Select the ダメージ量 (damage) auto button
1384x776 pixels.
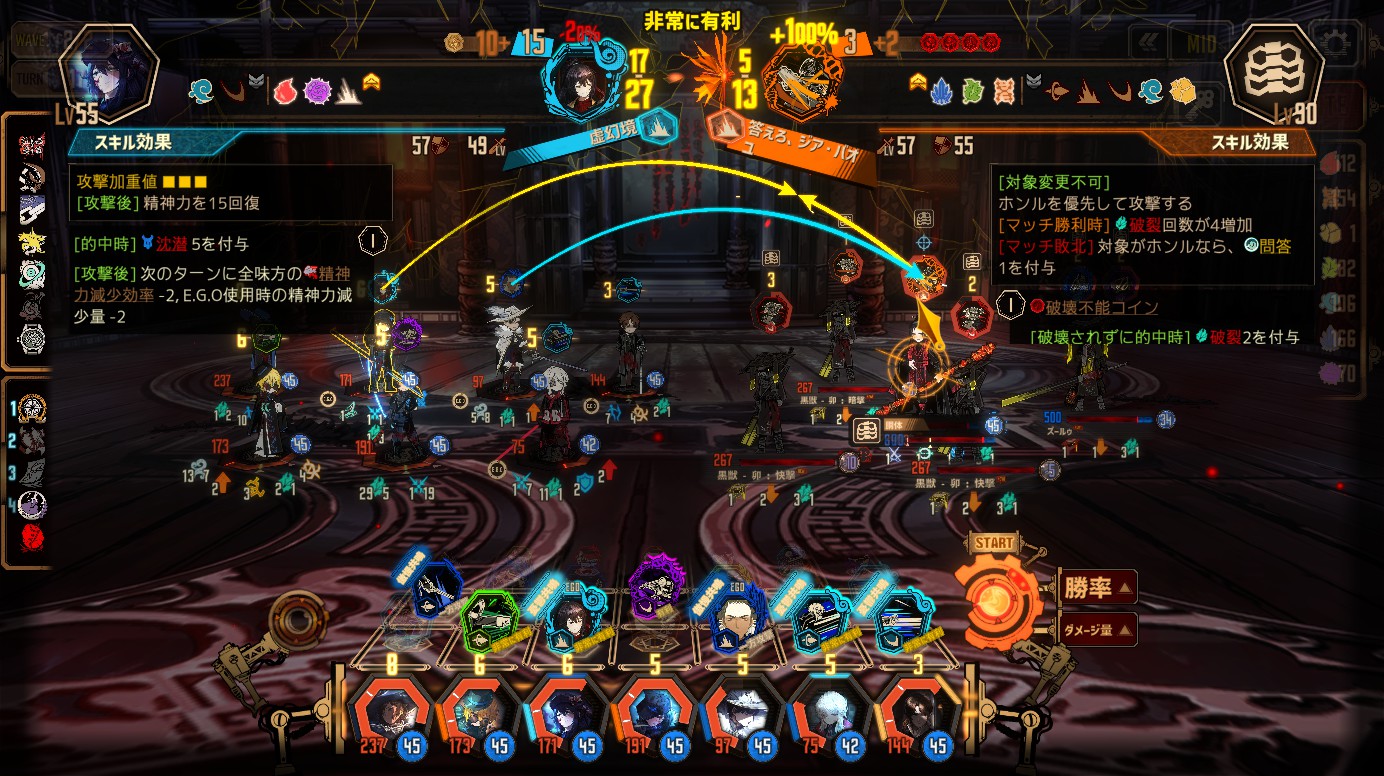point(1097,629)
